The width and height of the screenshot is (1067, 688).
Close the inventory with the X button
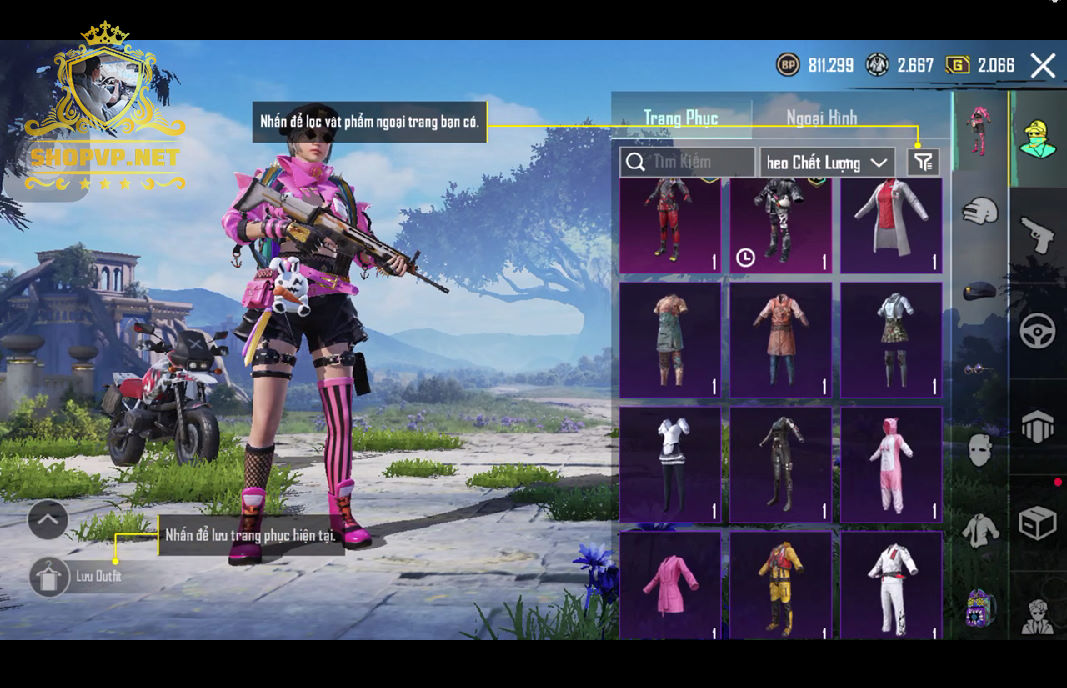1042,66
